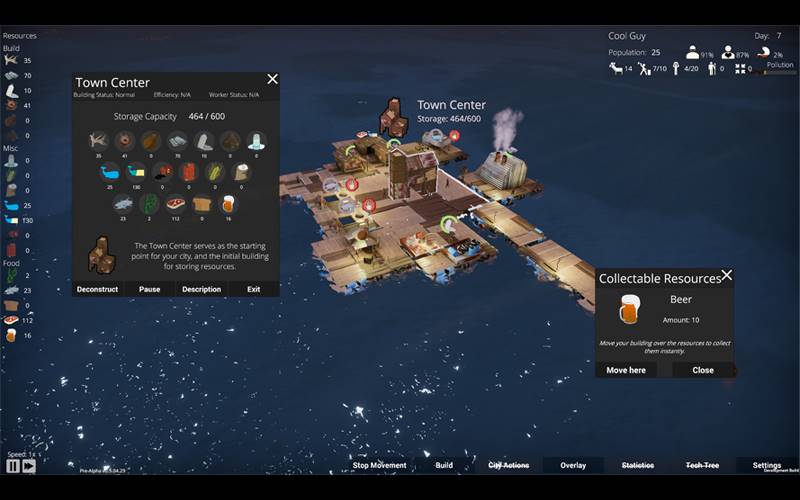This screenshot has width=800, height=500.
Task: Click the play speed arrow button
Action: tap(29, 466)
